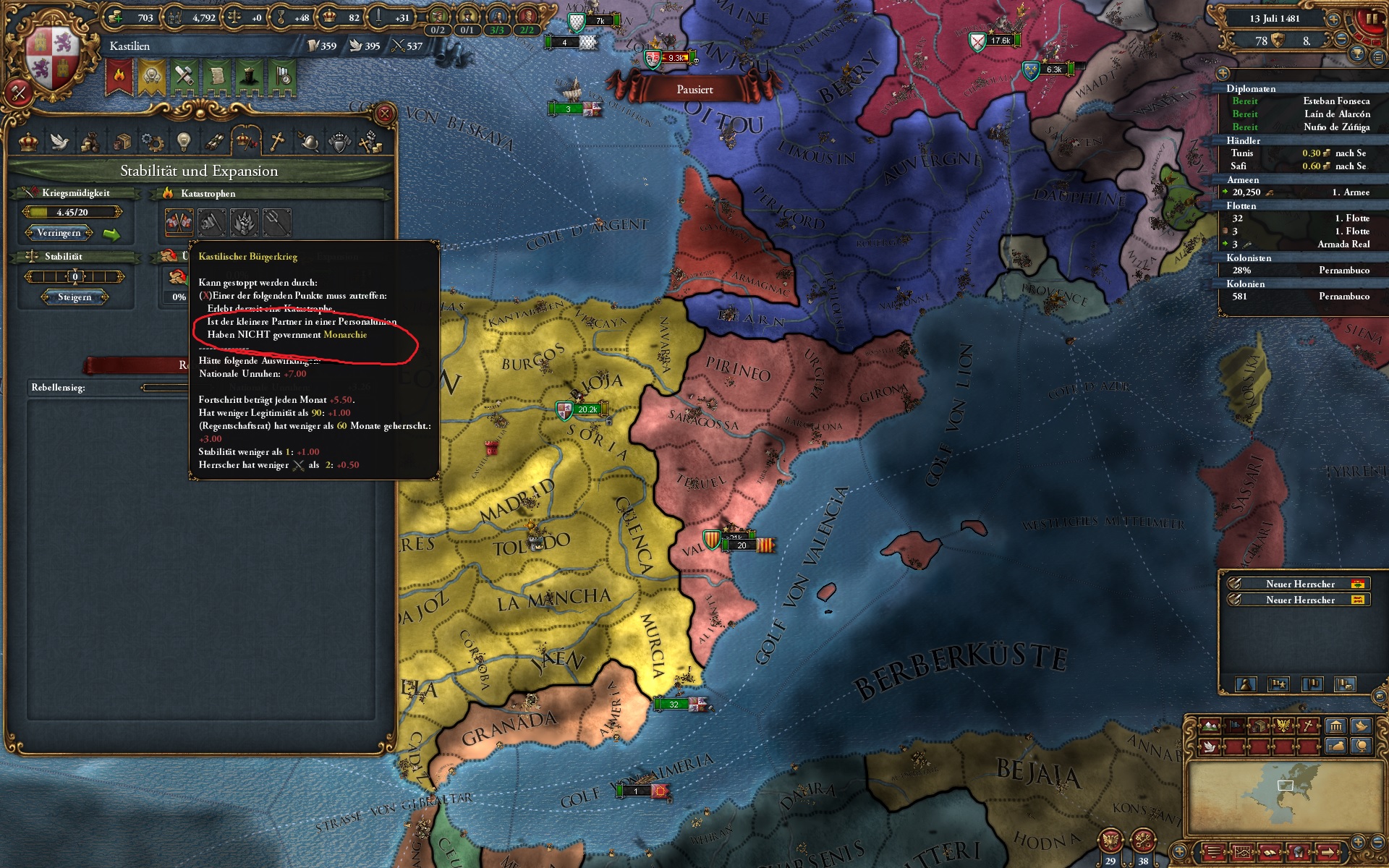Toggle the buildings filter in the outliner

click(1336, 726)
